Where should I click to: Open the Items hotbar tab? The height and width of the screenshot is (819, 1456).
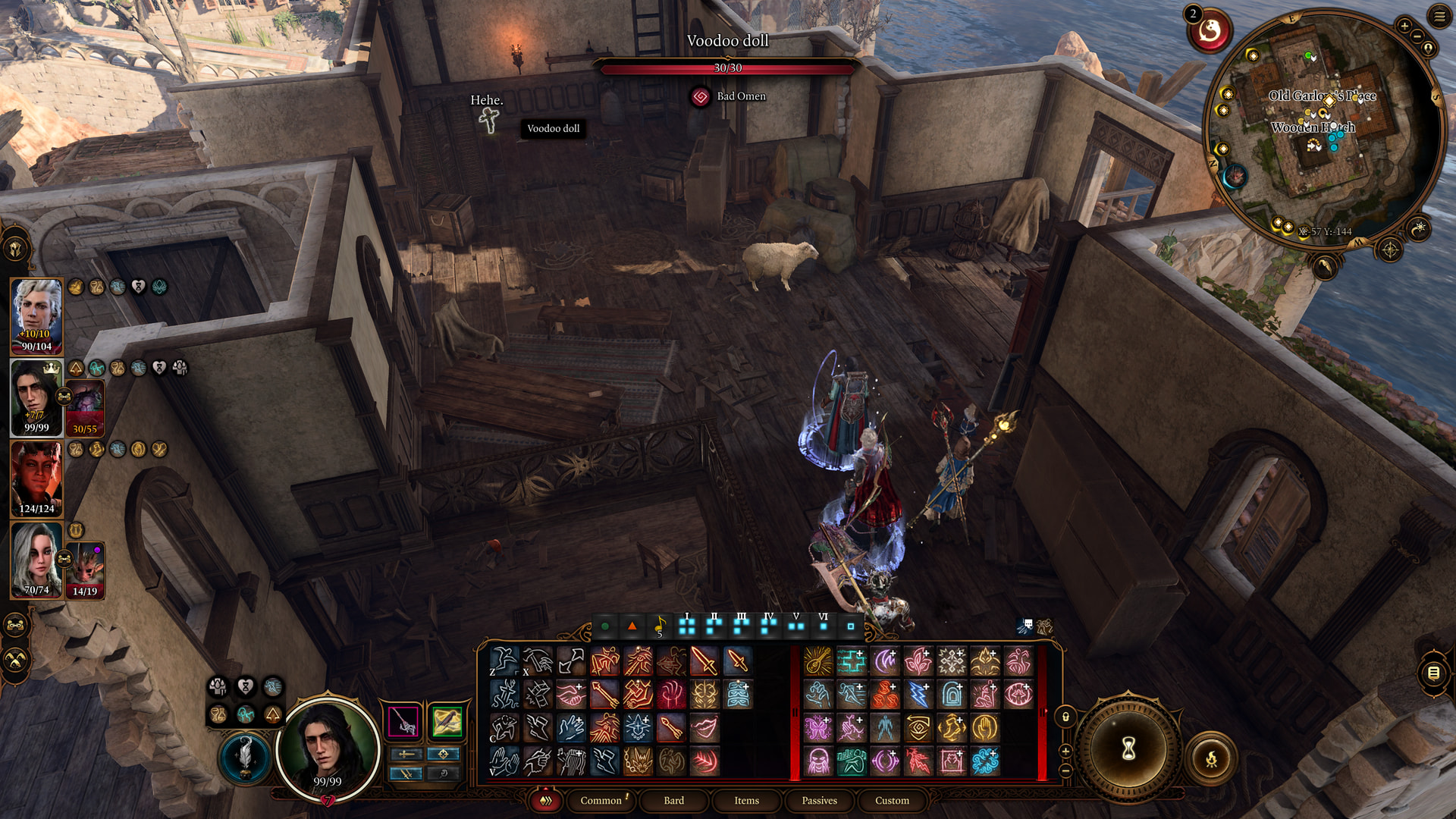click(x=746, y=801)
